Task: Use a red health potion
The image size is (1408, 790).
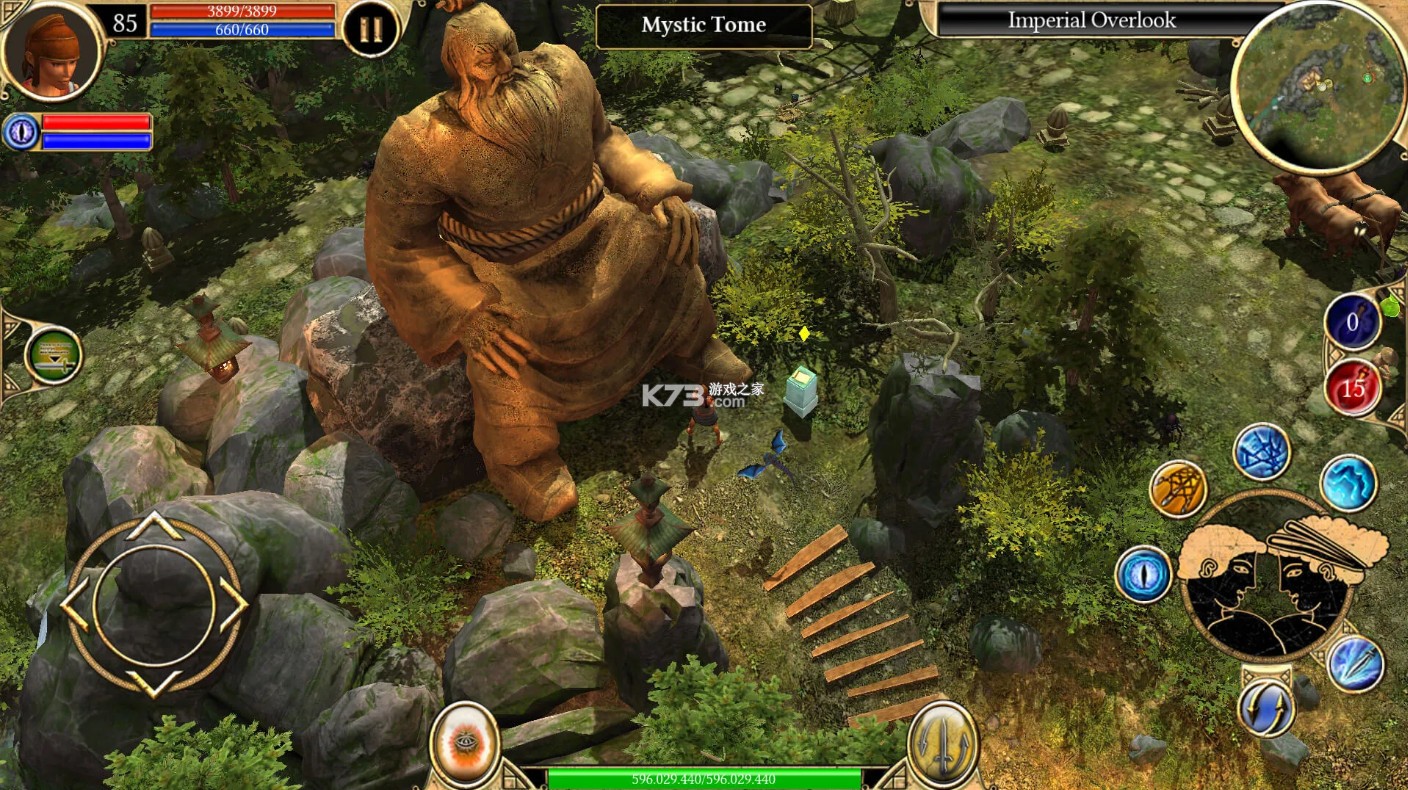Action: pos(1353,389)
